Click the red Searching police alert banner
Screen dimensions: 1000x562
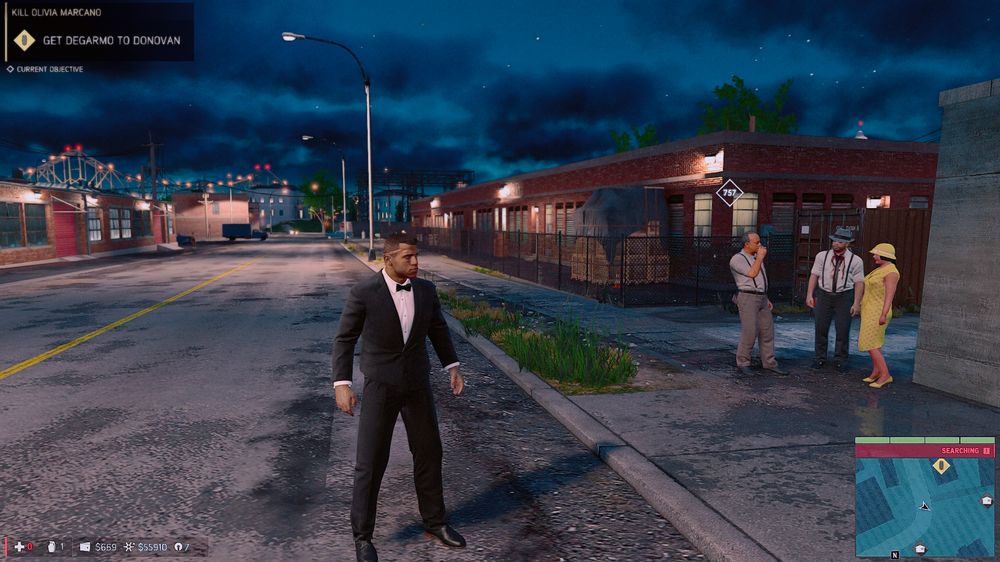click(924, 451)
